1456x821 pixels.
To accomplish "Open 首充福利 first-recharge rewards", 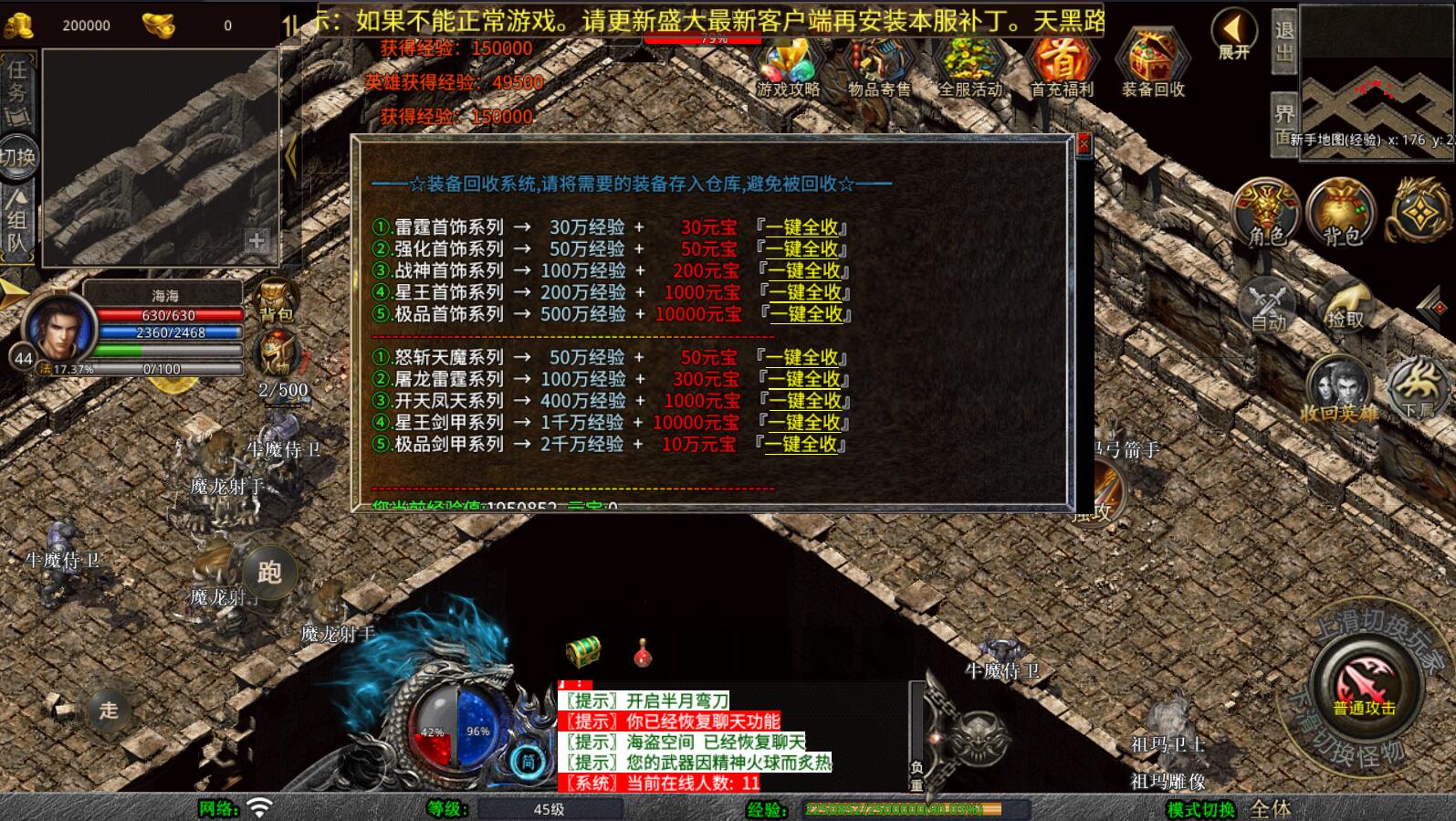I will 1062,65.
